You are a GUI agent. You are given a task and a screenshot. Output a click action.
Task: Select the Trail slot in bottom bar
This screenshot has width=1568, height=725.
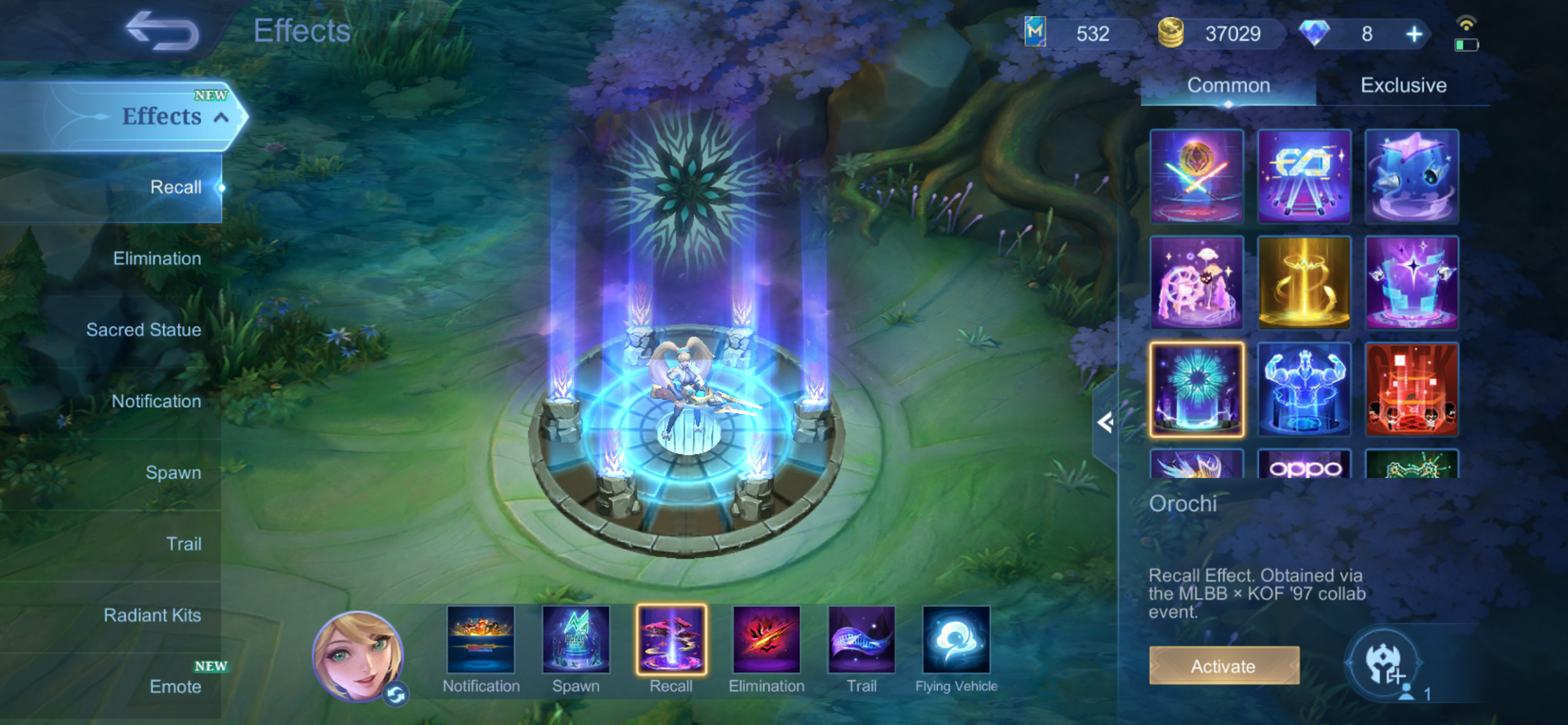[861, 641]
